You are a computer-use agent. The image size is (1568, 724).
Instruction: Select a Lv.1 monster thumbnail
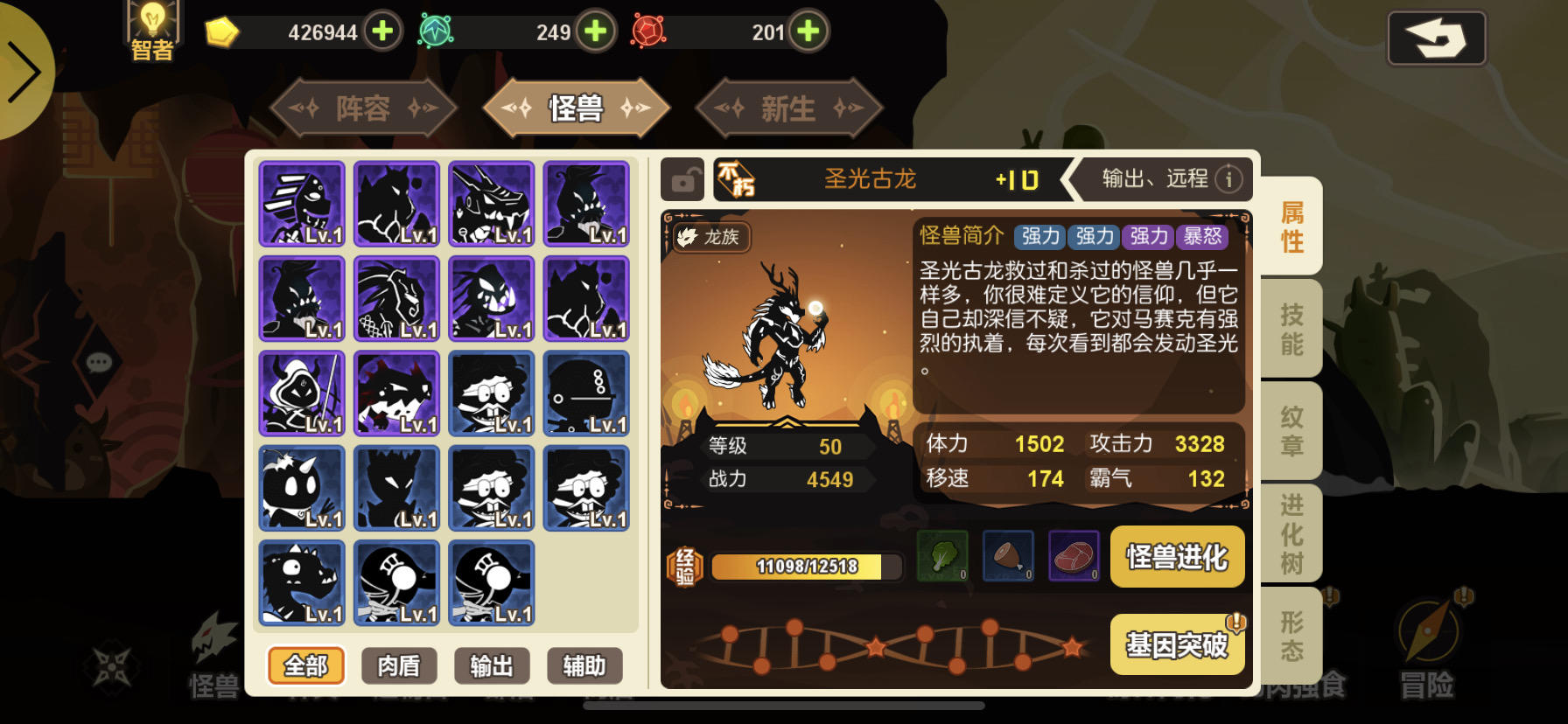[x=302, y=204]
